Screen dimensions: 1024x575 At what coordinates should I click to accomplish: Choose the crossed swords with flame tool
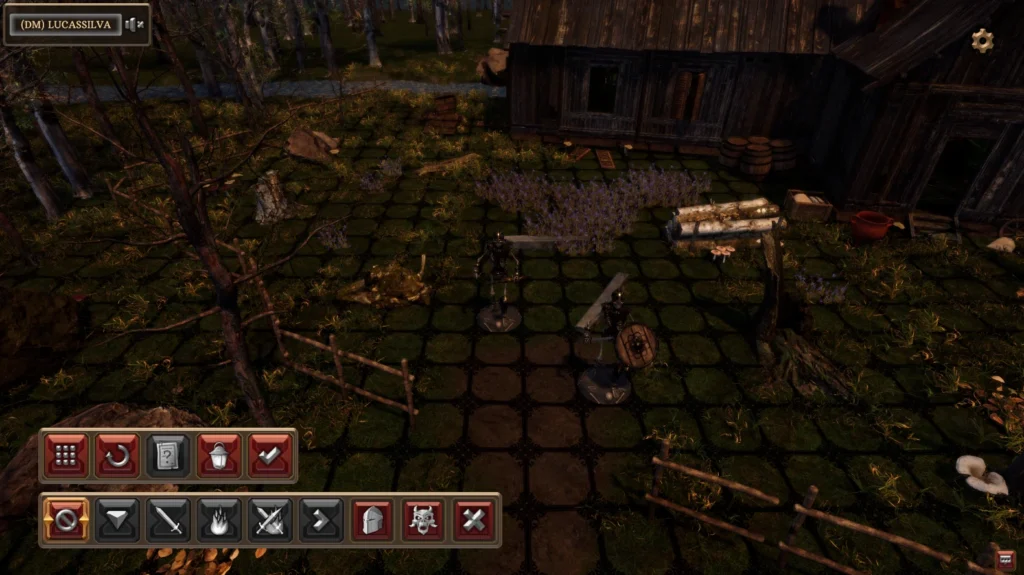coord(270,520)
